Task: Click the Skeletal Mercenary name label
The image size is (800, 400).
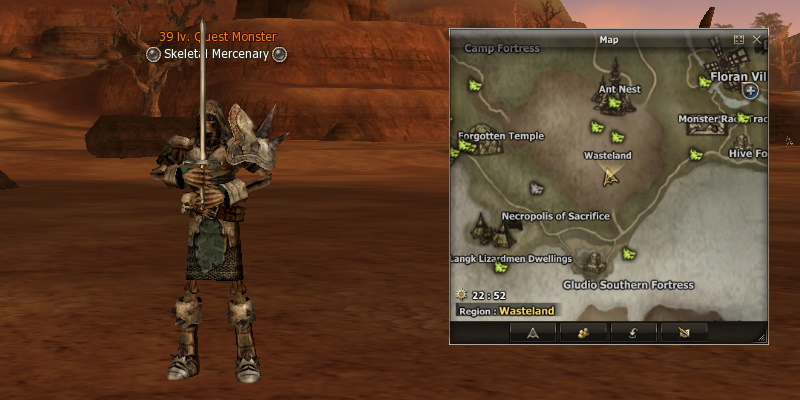Action: pos(216,54)
